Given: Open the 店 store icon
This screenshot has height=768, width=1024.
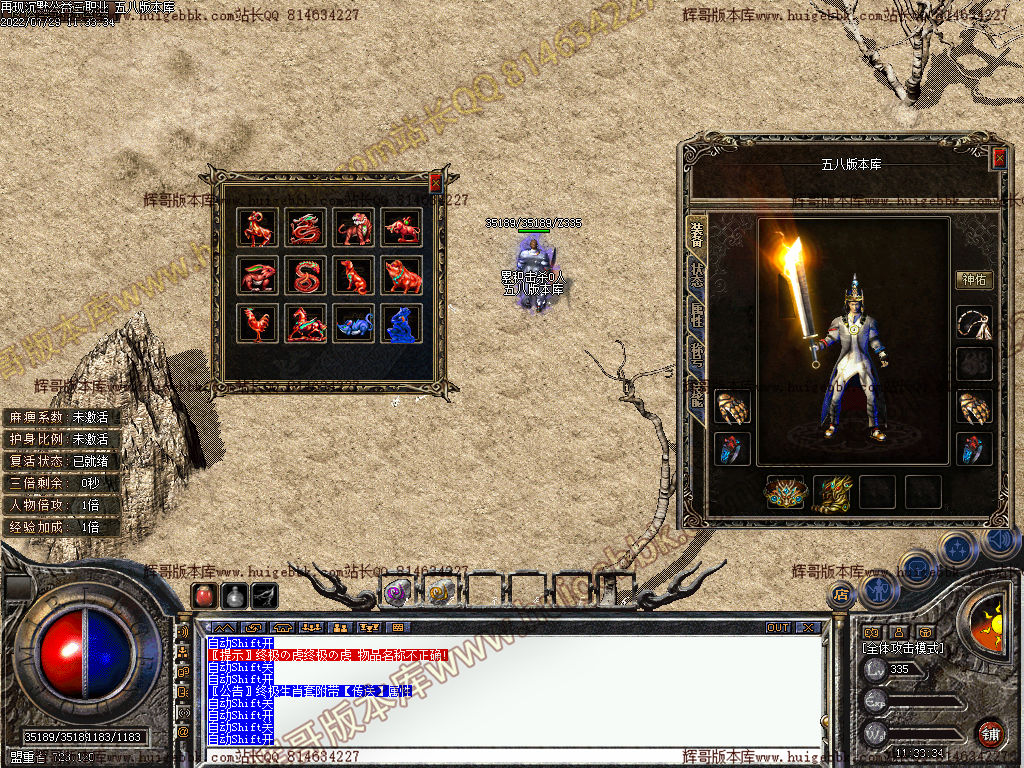Looking at the screenshot, I should [840, 595].
